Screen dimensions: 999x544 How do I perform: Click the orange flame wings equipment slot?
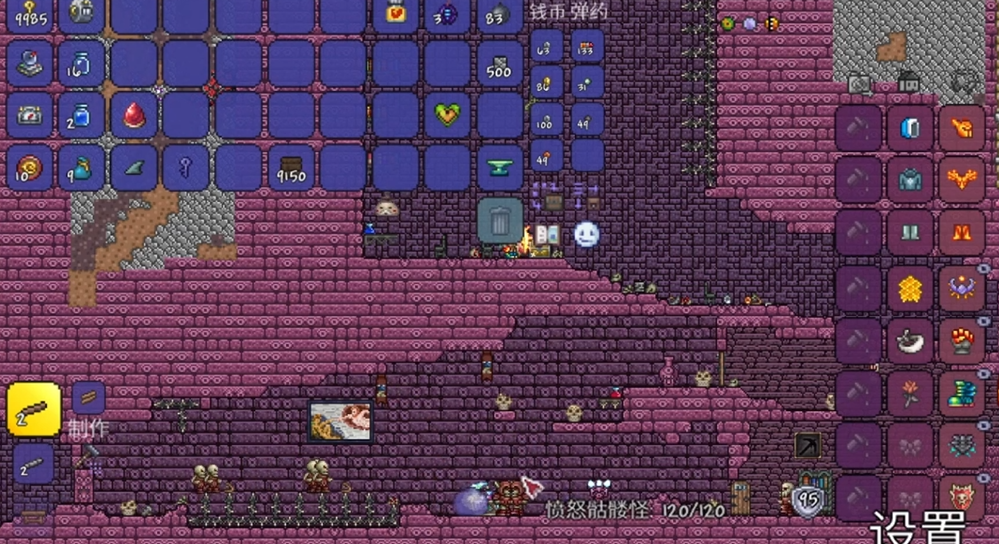click(x=963, y=181)
